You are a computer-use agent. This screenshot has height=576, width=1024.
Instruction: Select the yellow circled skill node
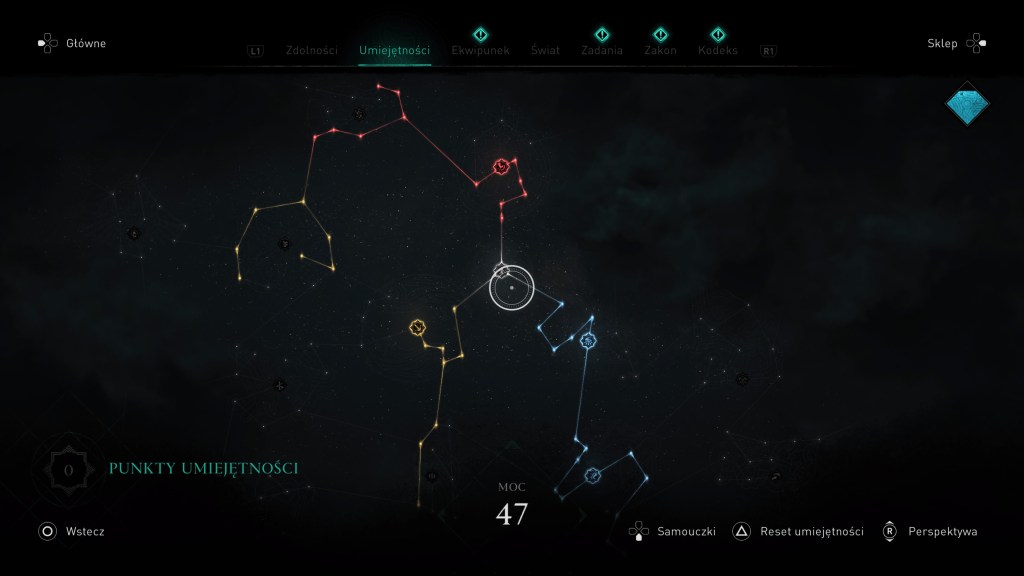418,328
